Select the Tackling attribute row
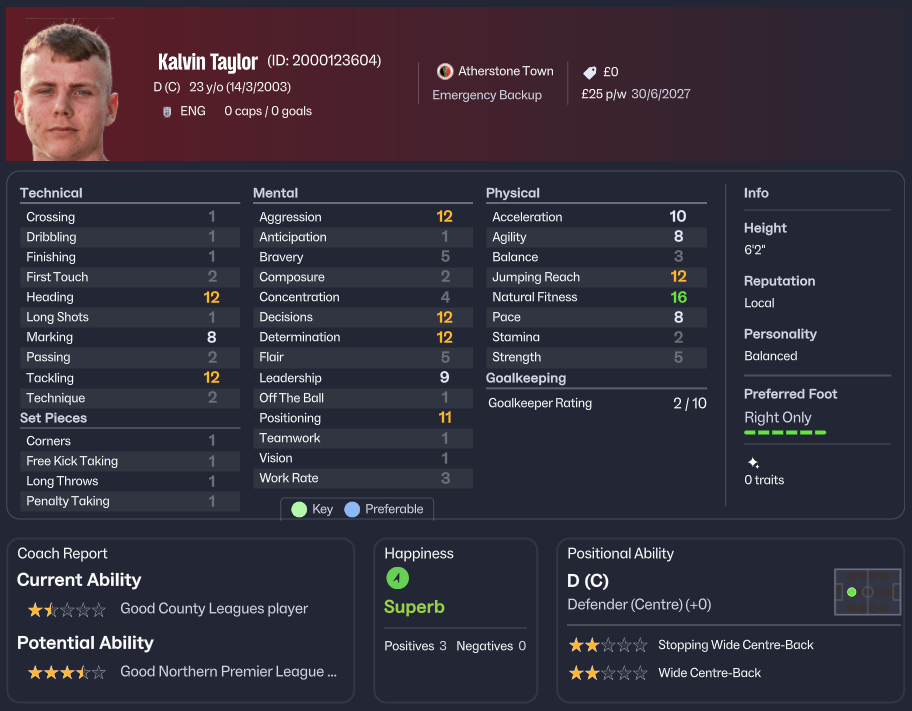This screenshot has width=912, height=711. [x=130, y=378]
